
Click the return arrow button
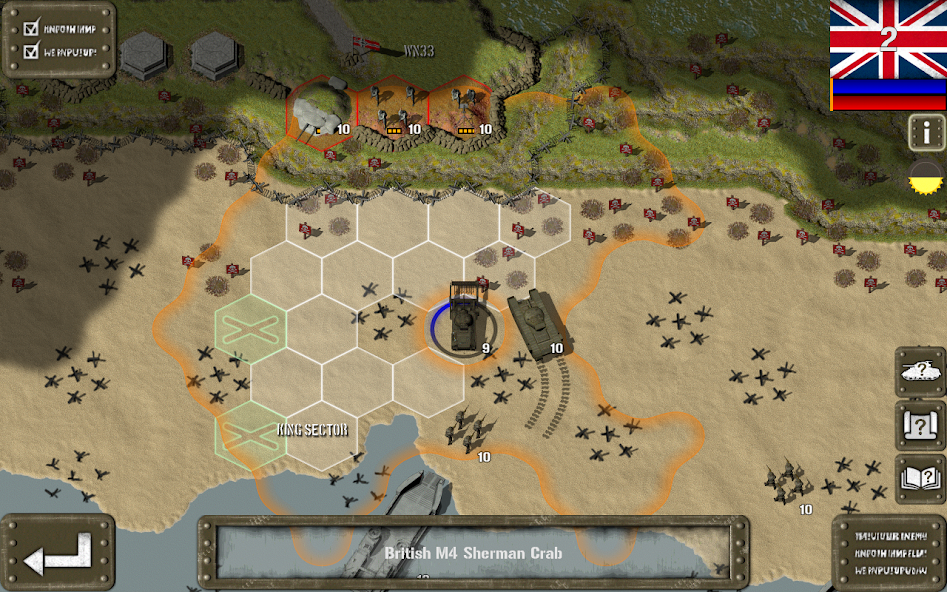pos(57,553)
